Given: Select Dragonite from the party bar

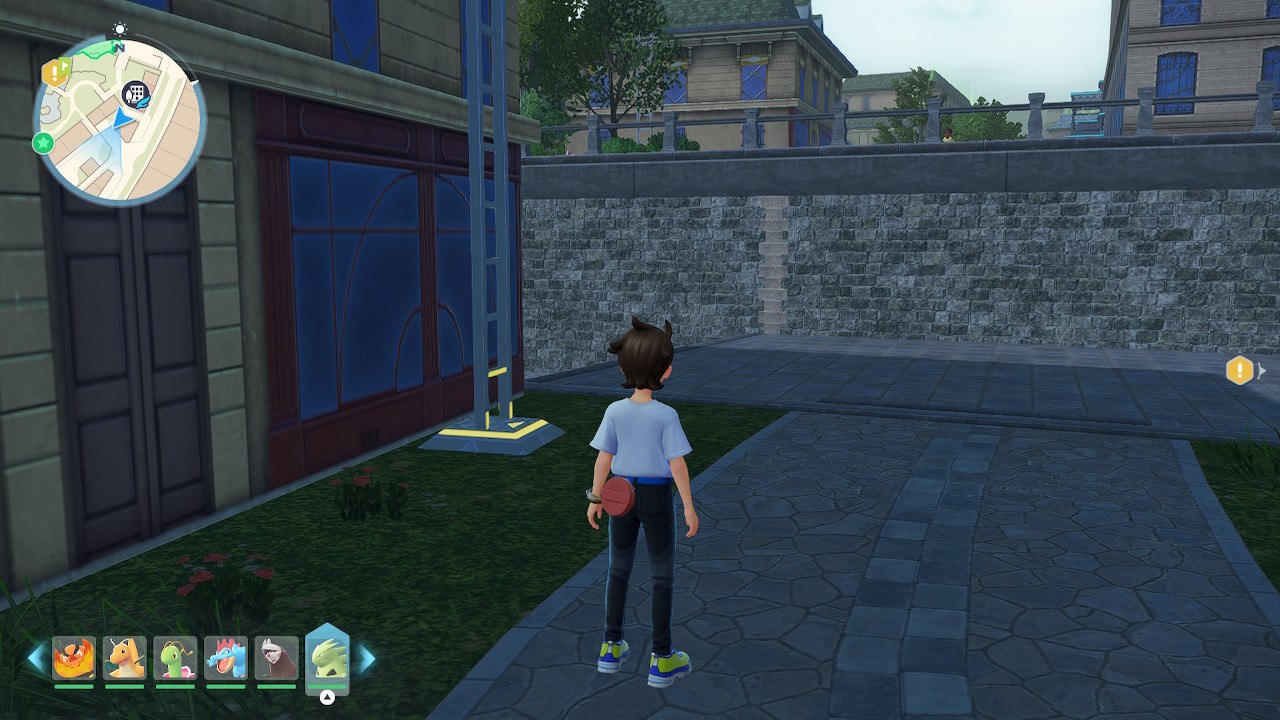Looking at the screenshot, I should pos(125,658).
